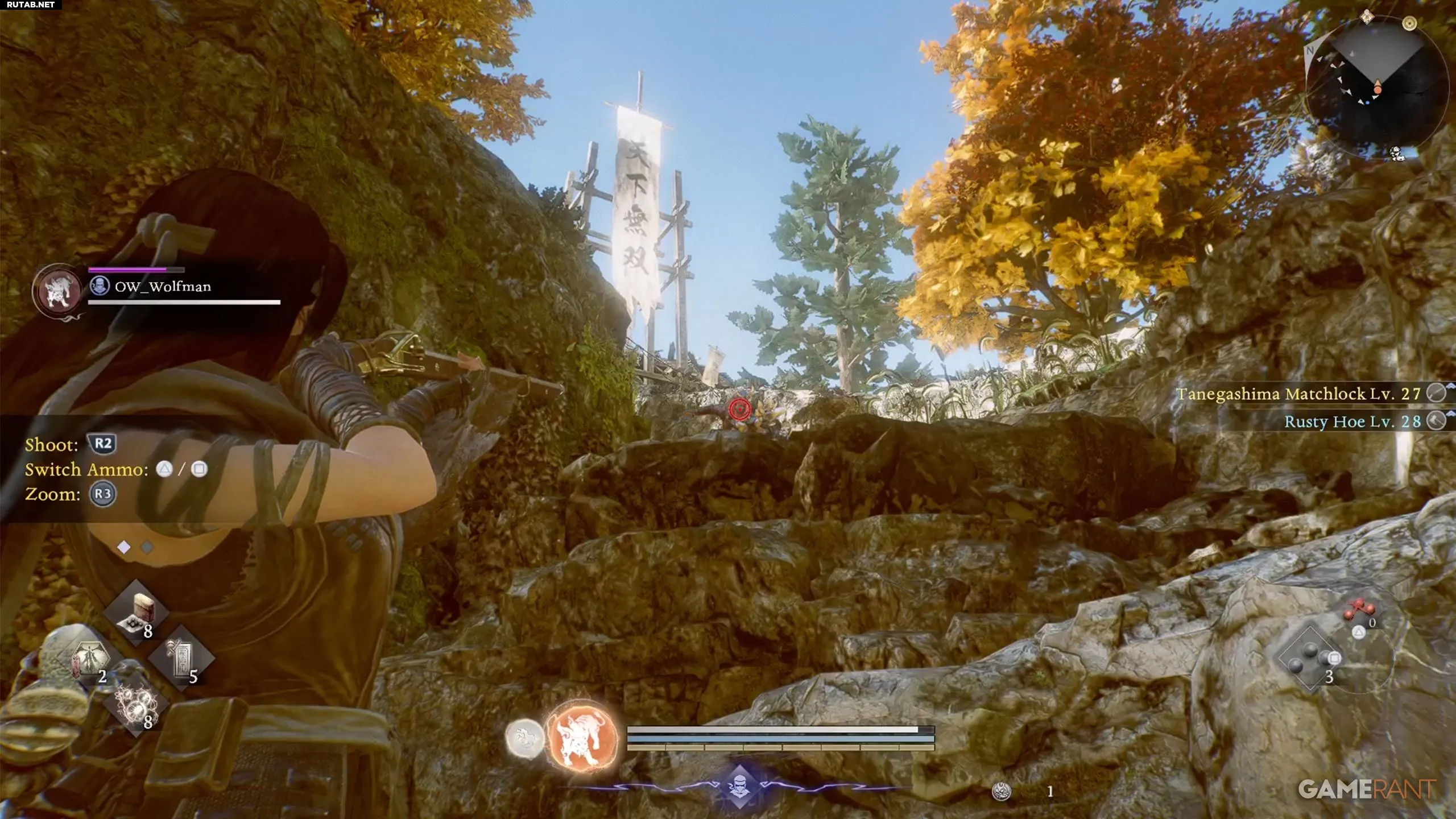The image size is (1456, 819).
Task: Equip the Tanegashima Matchlock Lv. 27
Action: click(1298, 394)
